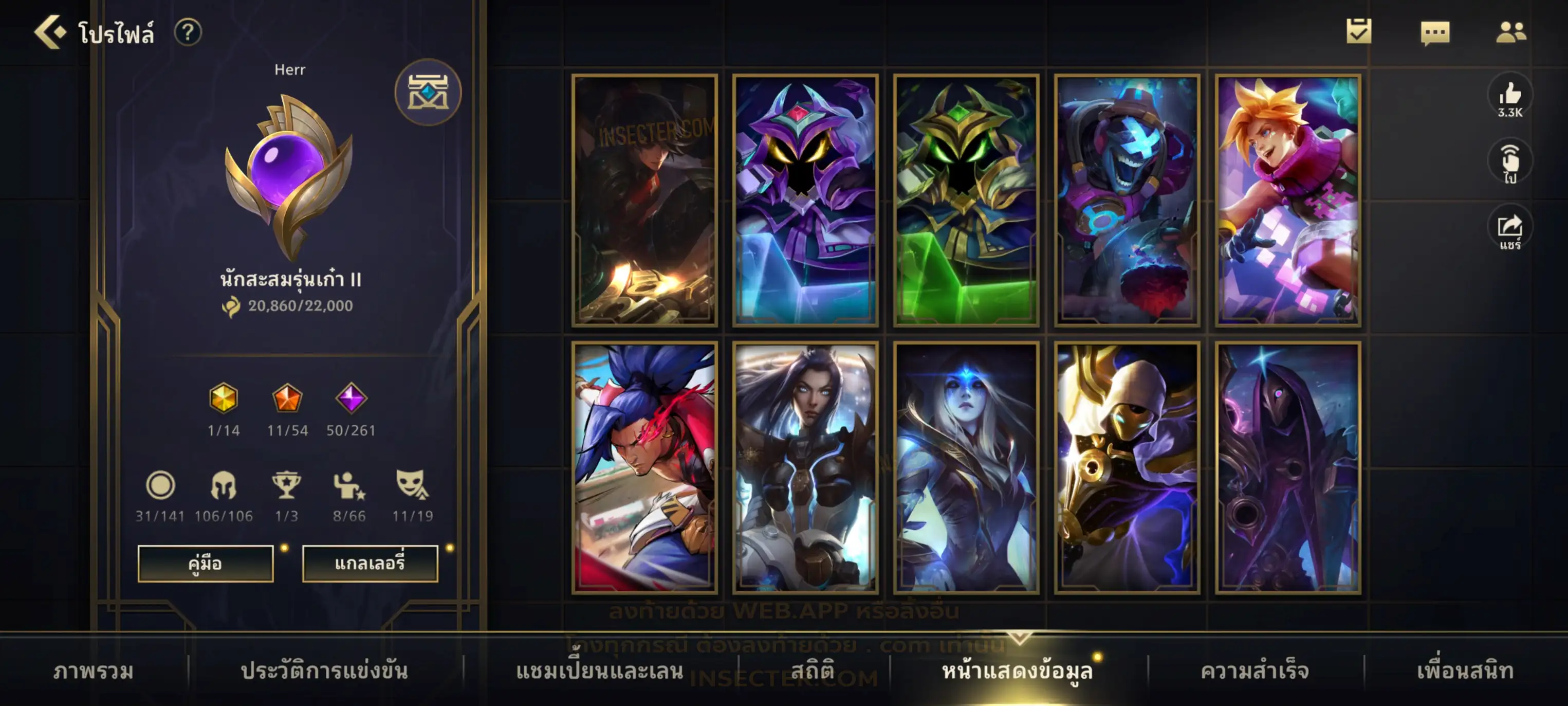Choose the blue-haired Yasuo skin card
The image size is (1568, 706).
tap(644, 467)
